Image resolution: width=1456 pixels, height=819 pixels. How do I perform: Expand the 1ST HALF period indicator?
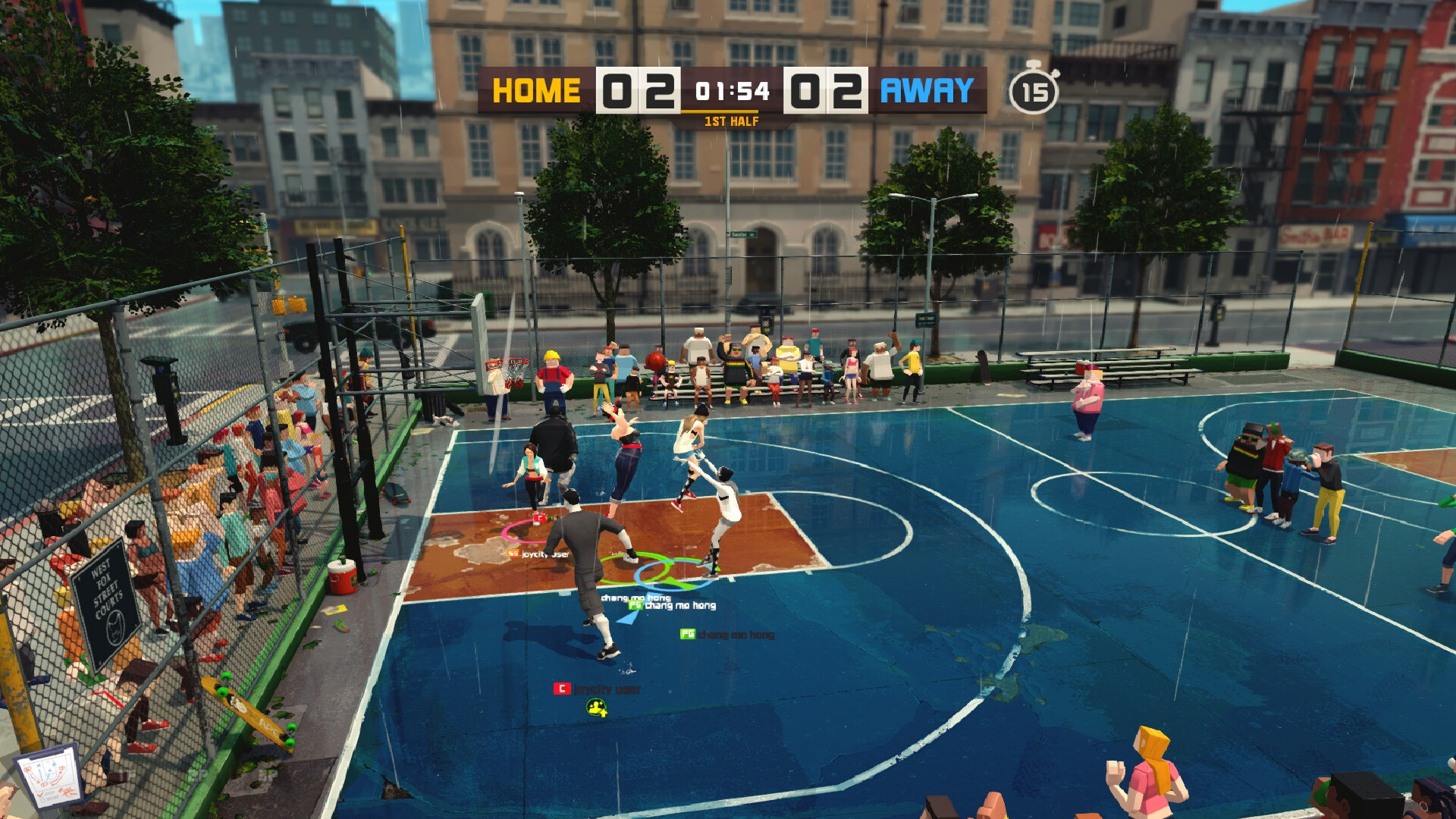coord(730,119)
